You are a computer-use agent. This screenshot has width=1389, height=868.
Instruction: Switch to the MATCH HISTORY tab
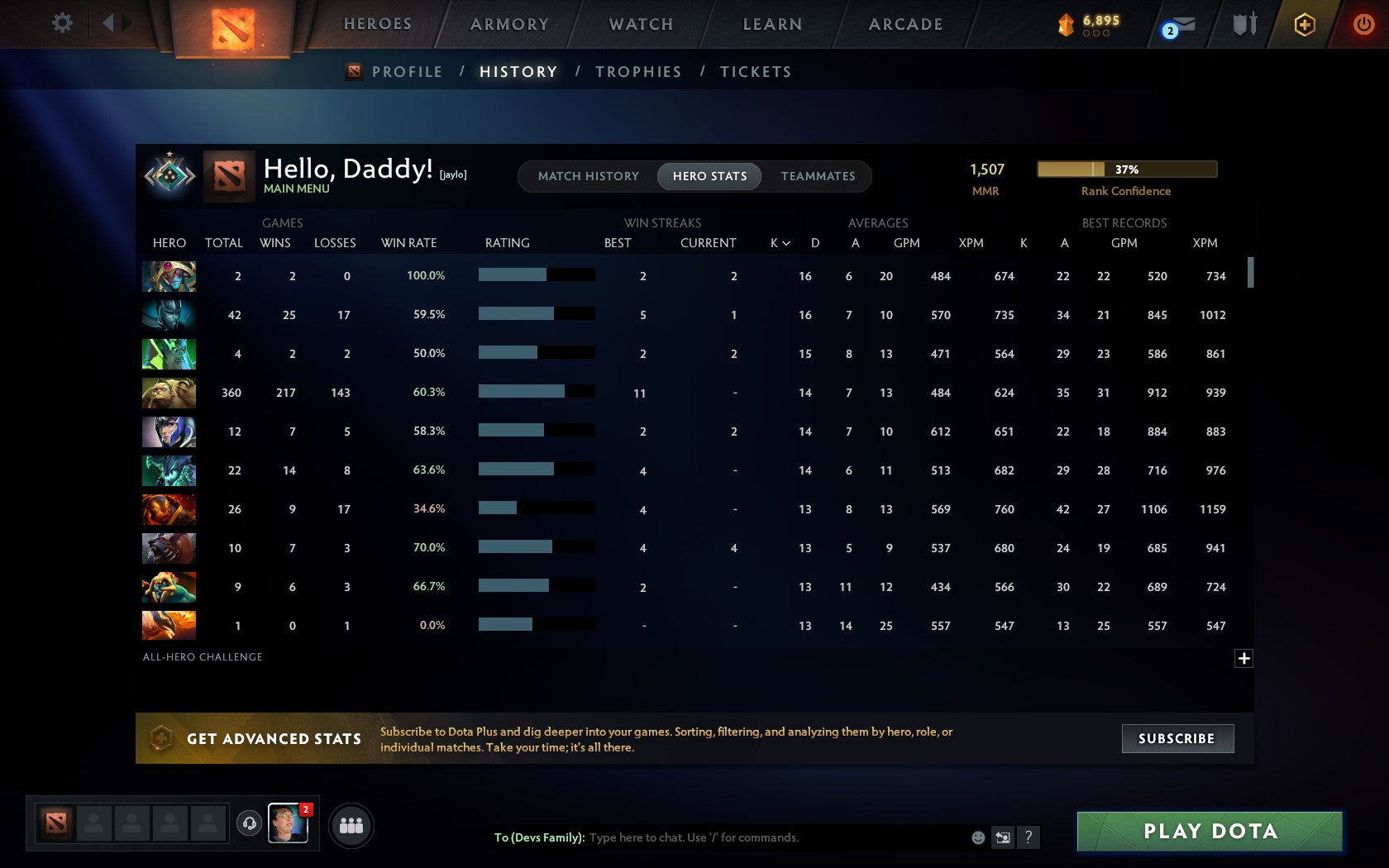[x=588, y=176]
